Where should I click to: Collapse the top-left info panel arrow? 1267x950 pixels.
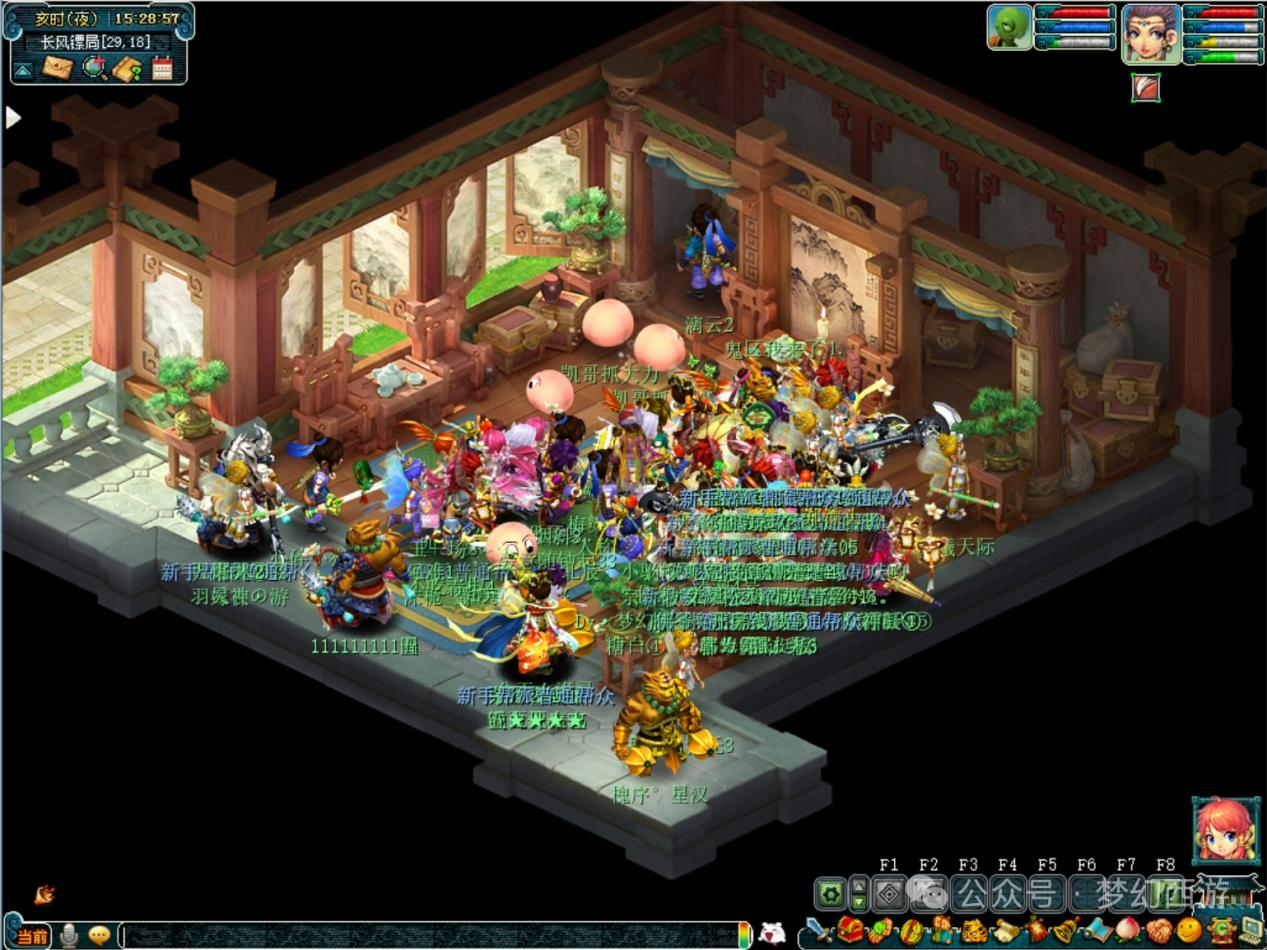click(22, 69)
